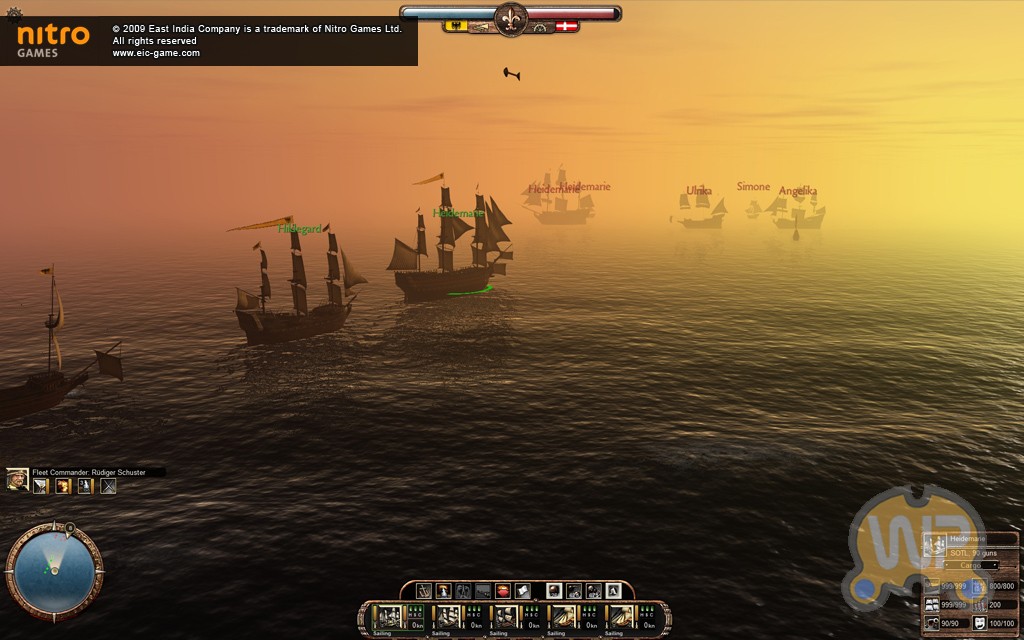Click the anchor icon in the command bar
Image resolution: width=1024 pixels, height=640 pixels.
[424, 591]
